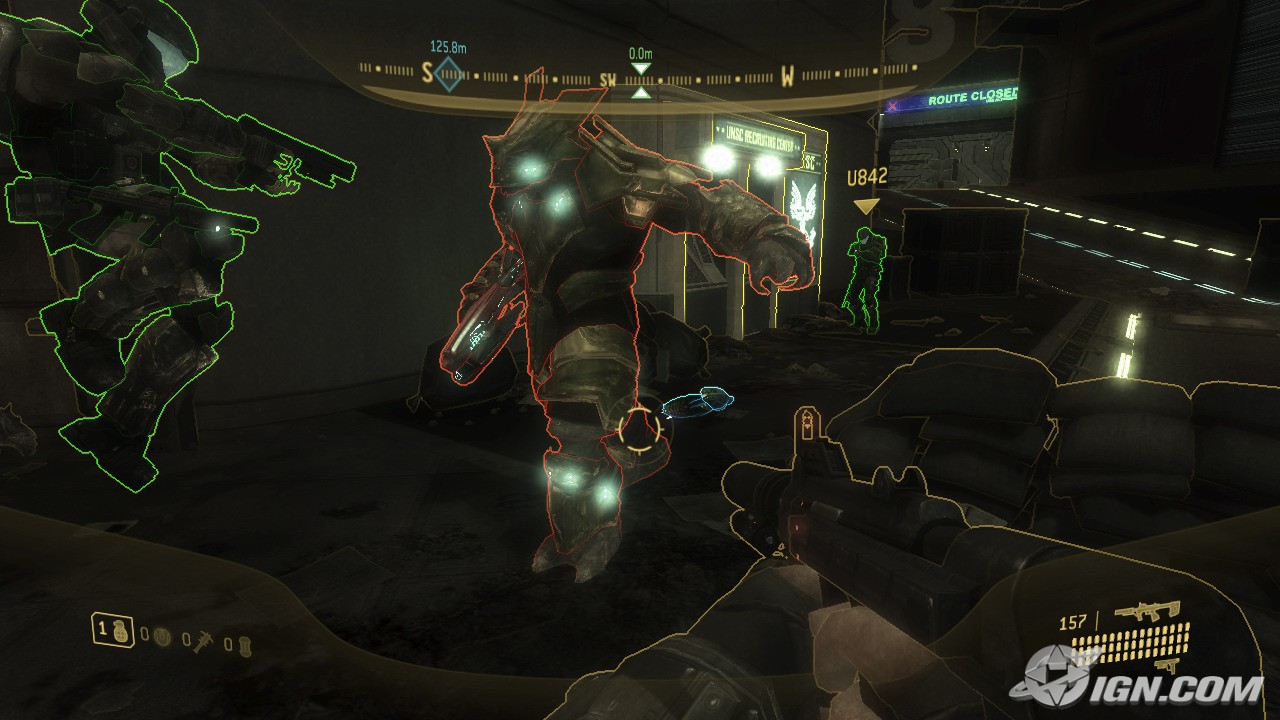Click the diamond waypoint on the compass

coord(448,73)
